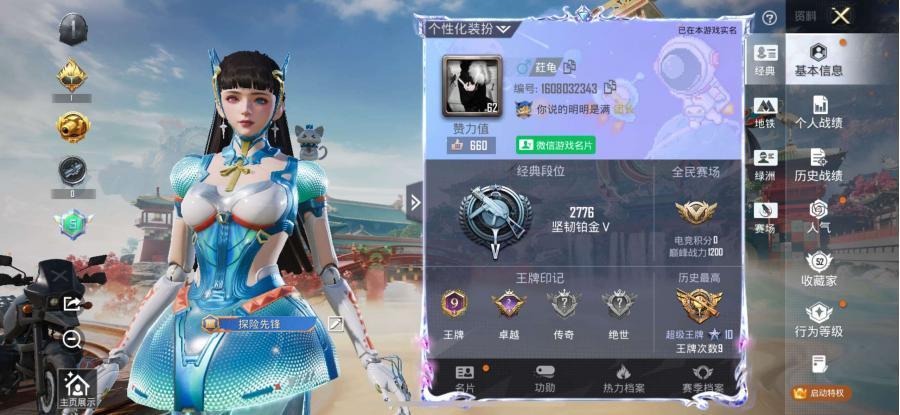Open the 主页展示 home display button
900x415 pixels.
(78, 388)
